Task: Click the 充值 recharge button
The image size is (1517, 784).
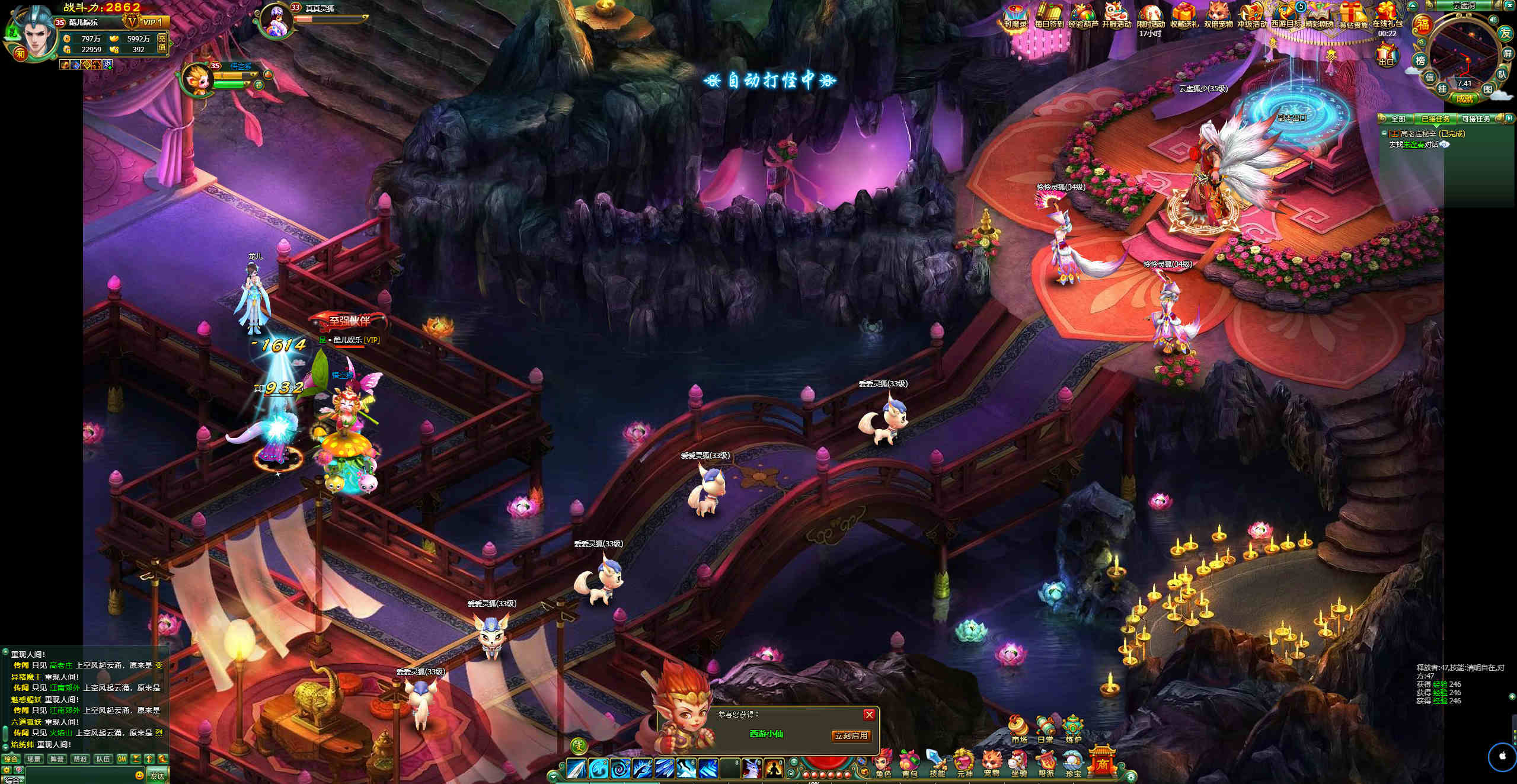Action: tap(162, 43)
